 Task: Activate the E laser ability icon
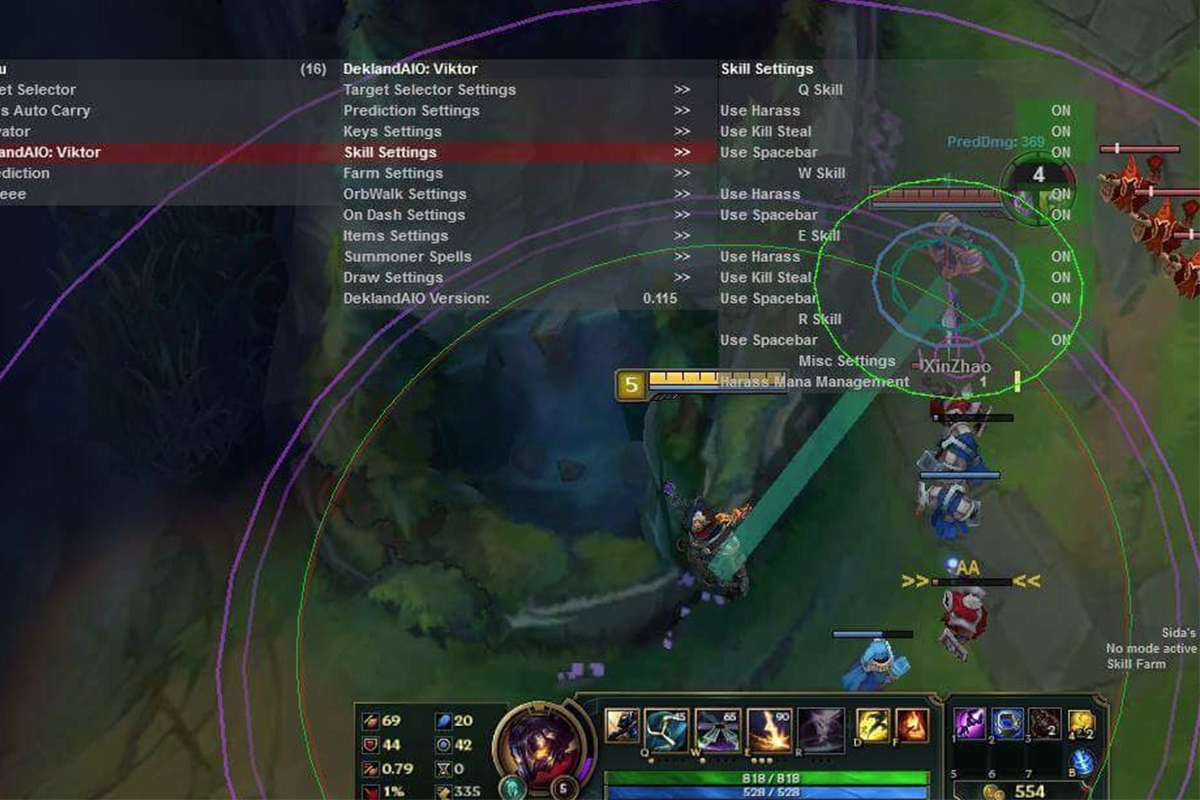click(769, 729)
